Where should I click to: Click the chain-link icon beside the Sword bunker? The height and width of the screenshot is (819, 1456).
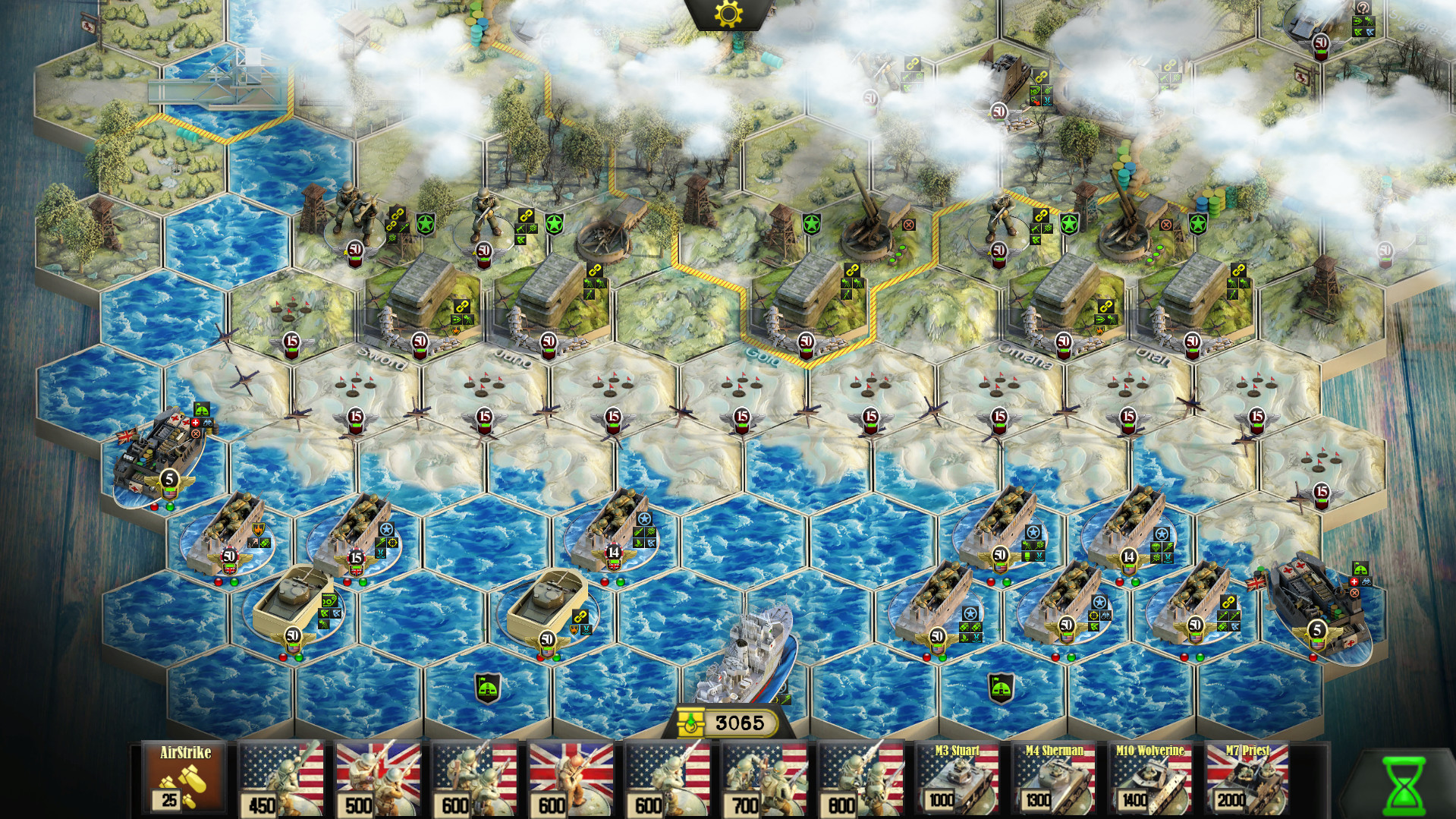(x=462, y=307)
